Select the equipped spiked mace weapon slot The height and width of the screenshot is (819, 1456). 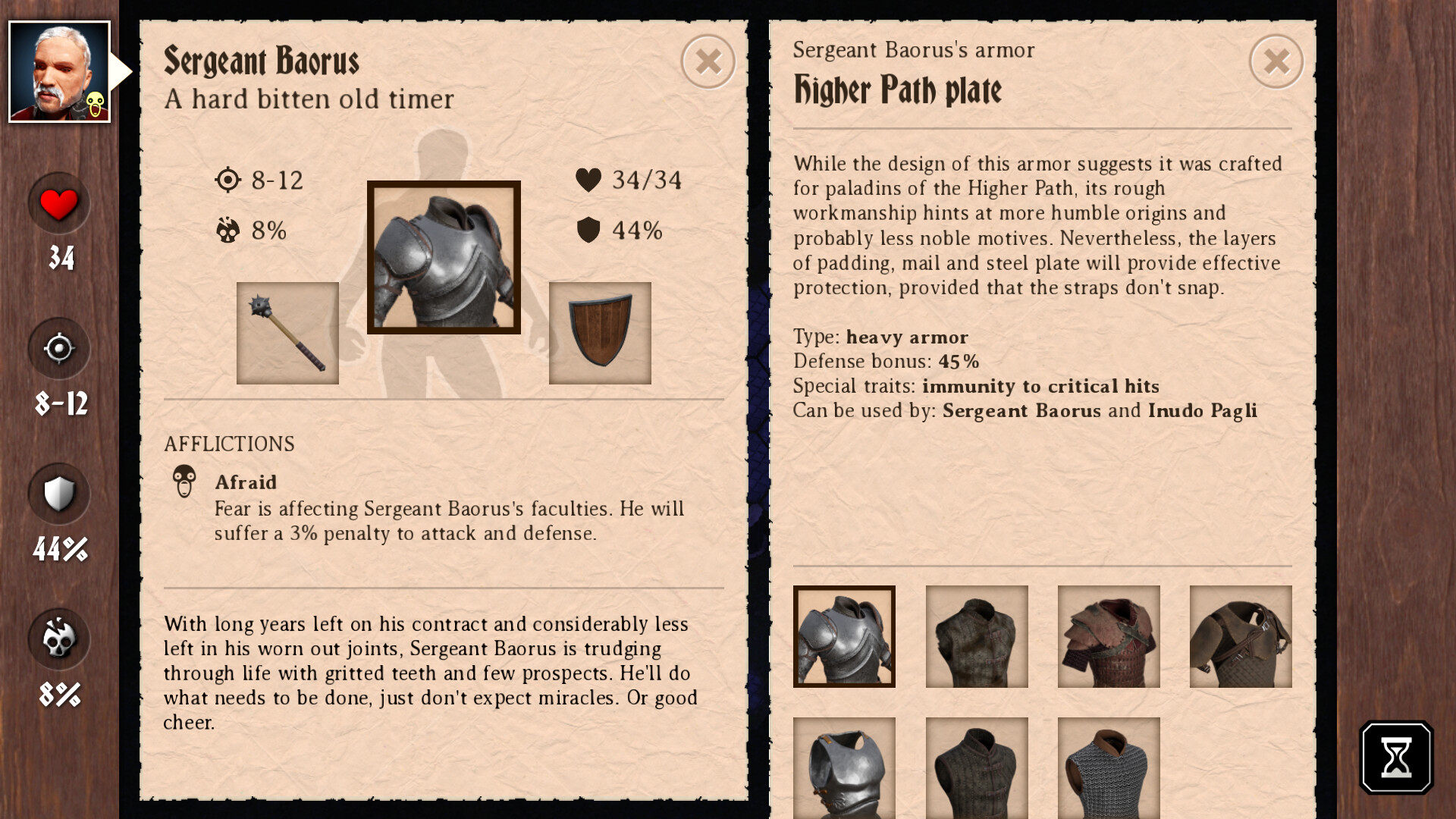pyautogui.click(x=288, y=333)
